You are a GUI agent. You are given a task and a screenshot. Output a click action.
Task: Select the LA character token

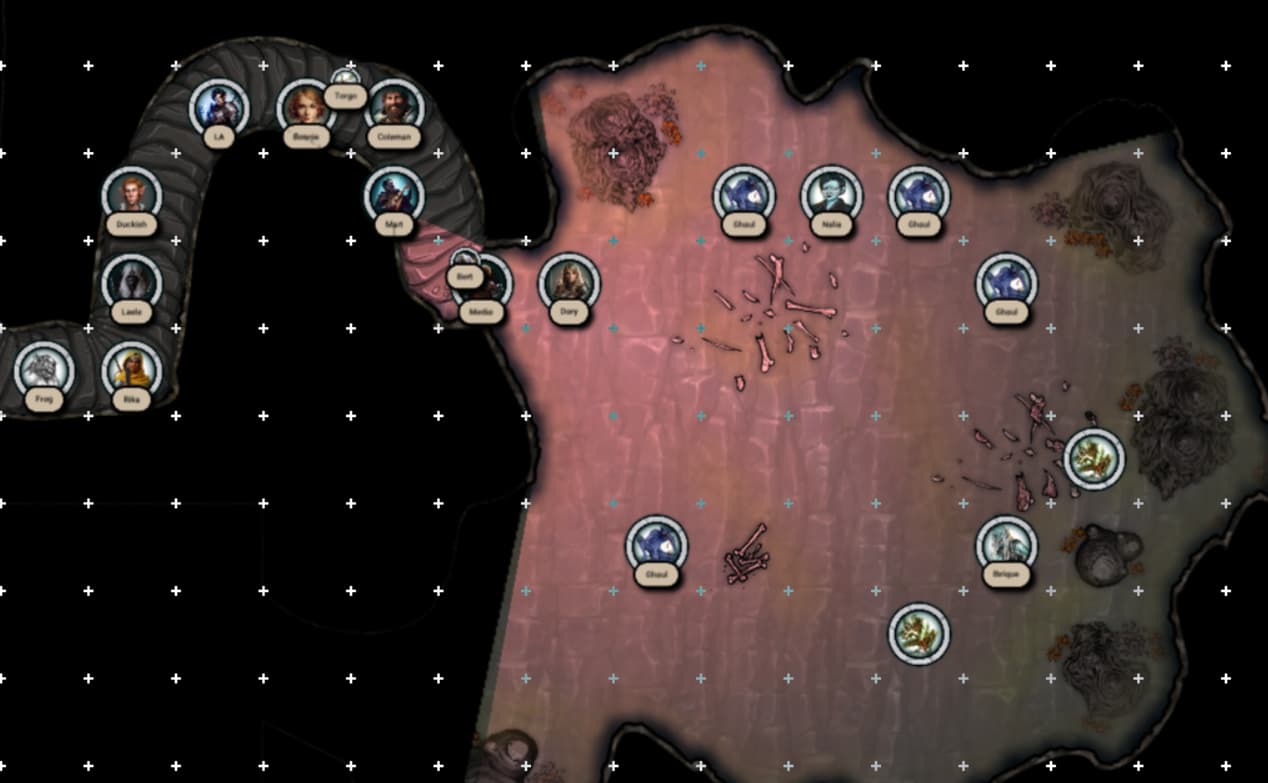point(219,107)
